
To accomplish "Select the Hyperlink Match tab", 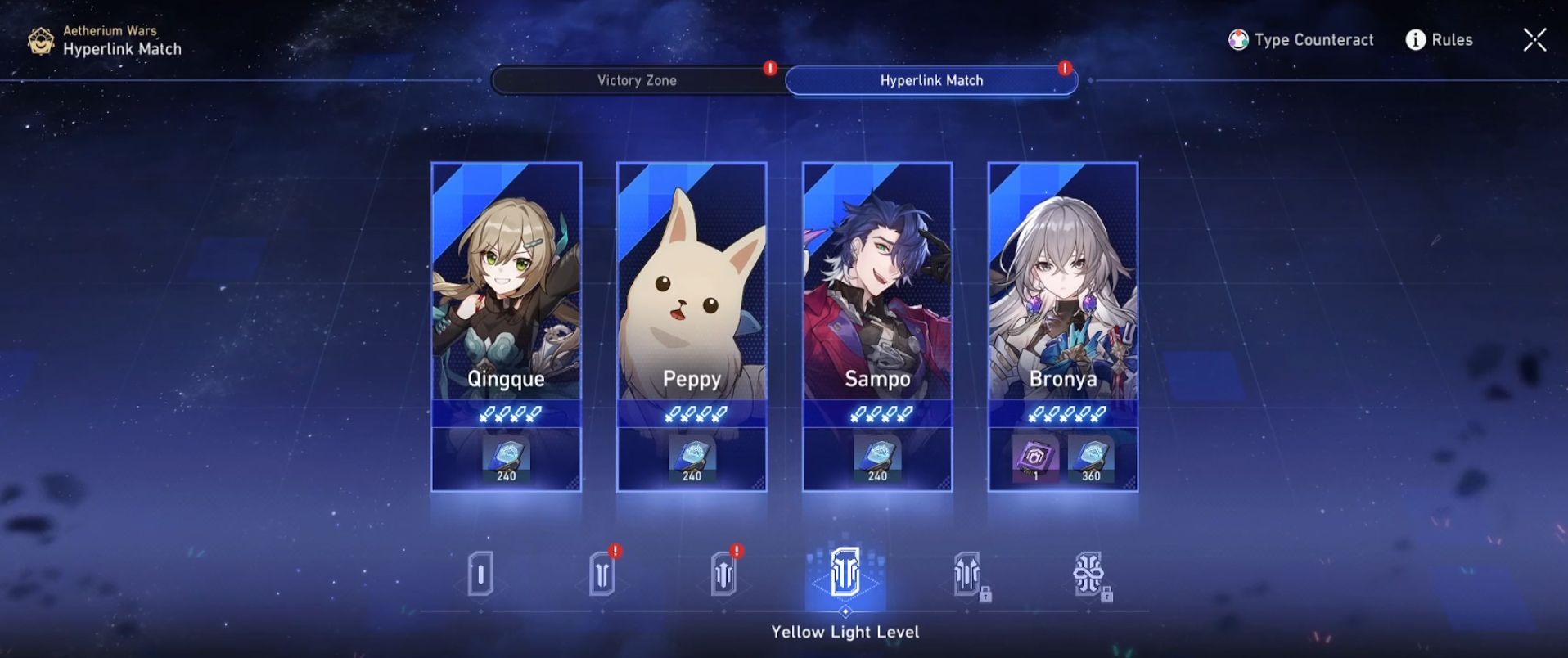I will (x=931, y=80).
